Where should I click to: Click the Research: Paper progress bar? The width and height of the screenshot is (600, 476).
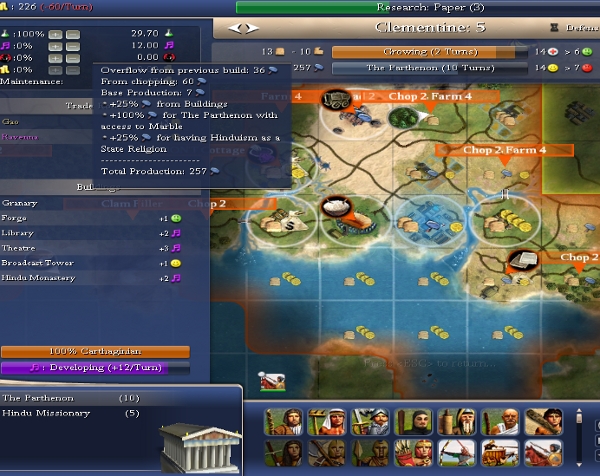(x=416, y=7)
